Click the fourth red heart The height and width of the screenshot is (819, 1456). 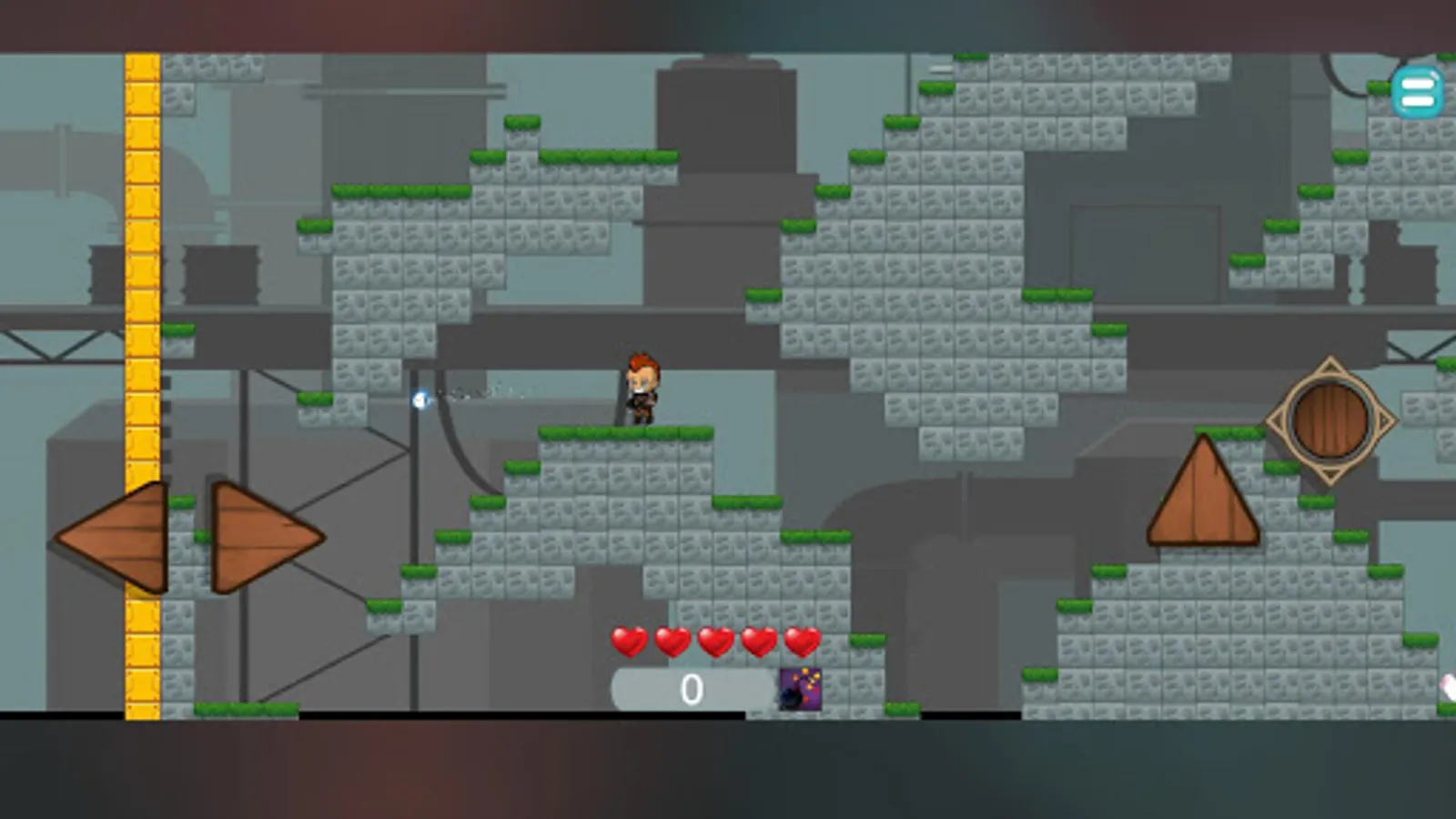[757, 642]
